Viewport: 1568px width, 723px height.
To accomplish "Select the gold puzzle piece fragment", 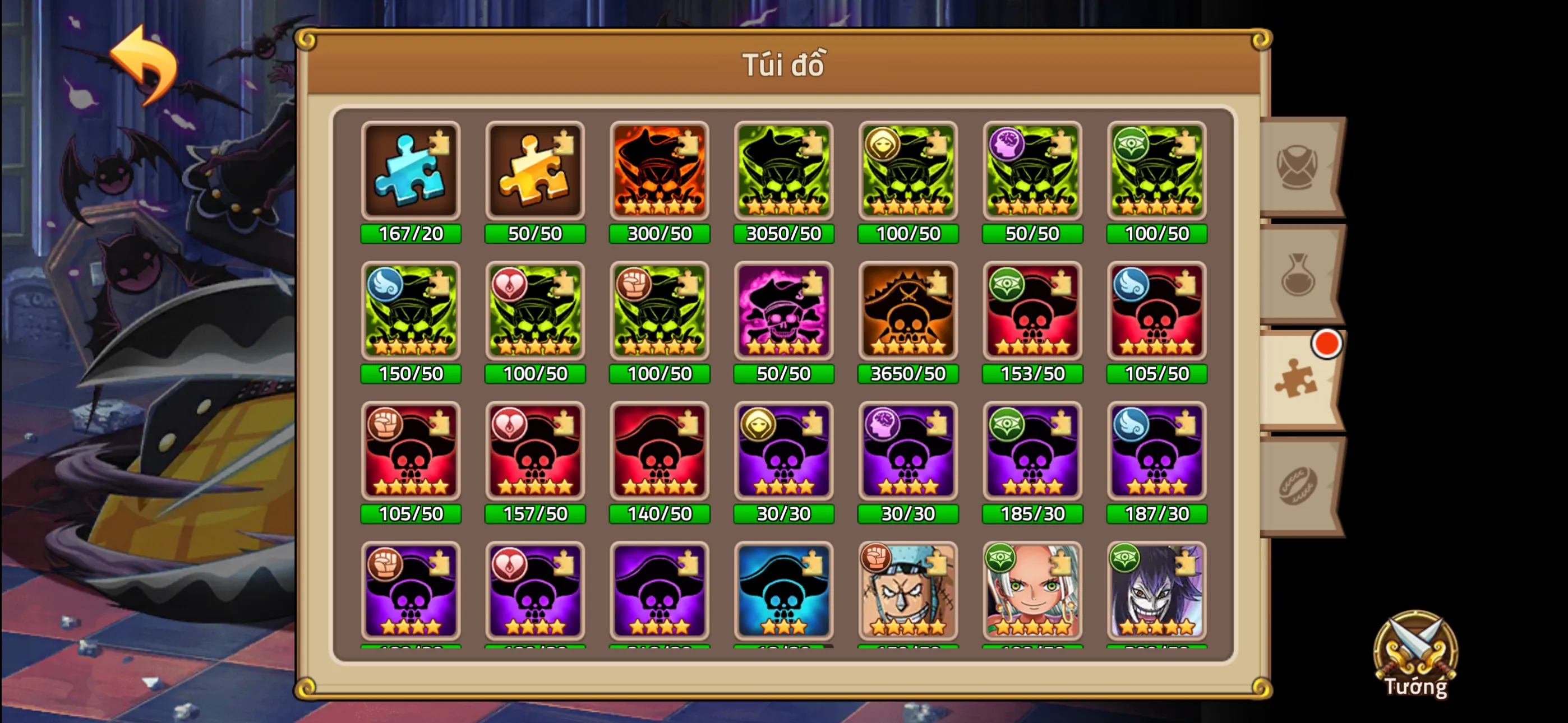I will [535, 171].
